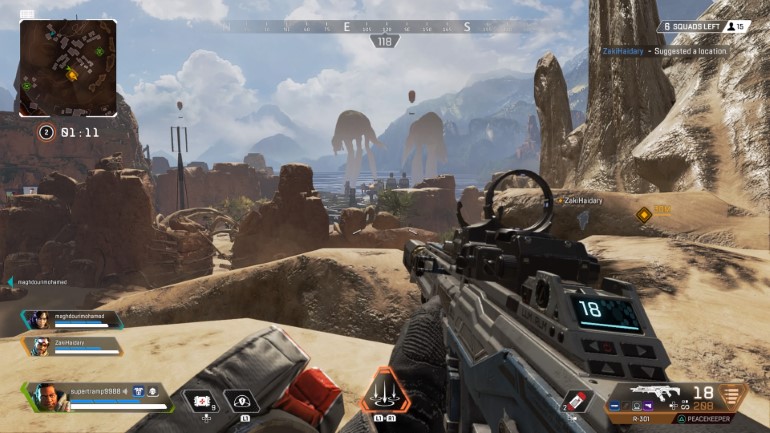Viewport: 770px width, 433px height.
Task: Select the grenade ordnance slot
Action: (x=577, y=400)
